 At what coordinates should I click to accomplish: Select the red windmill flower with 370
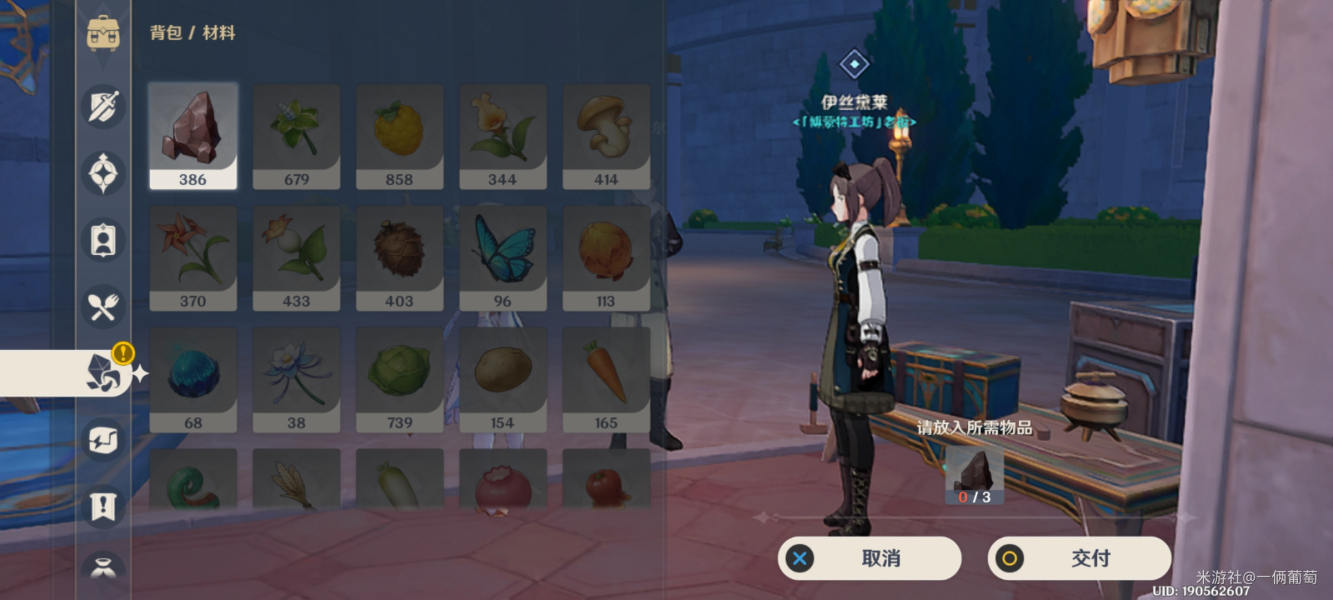pos(193,257)
